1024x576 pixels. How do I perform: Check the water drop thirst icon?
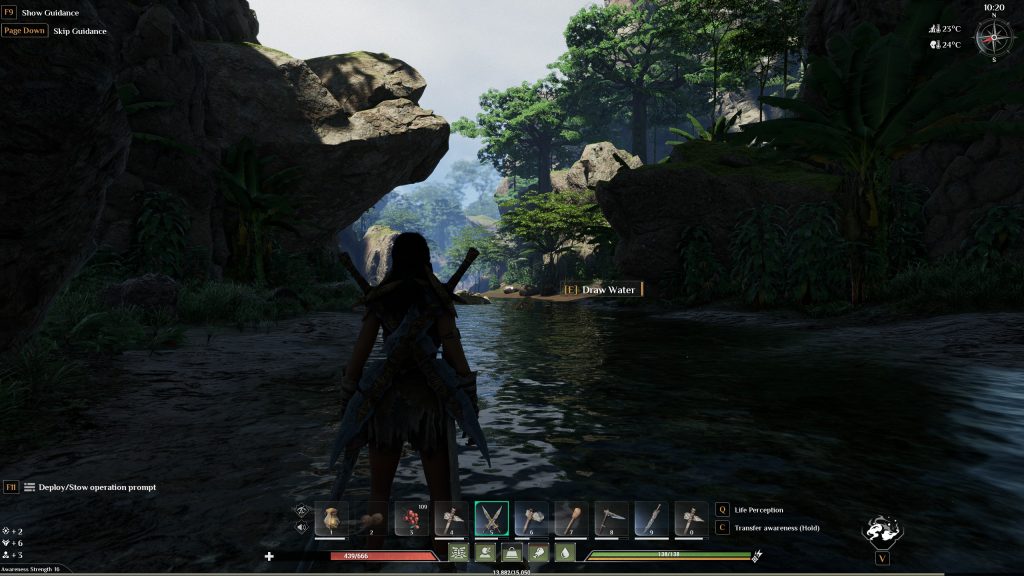(563, 552)
